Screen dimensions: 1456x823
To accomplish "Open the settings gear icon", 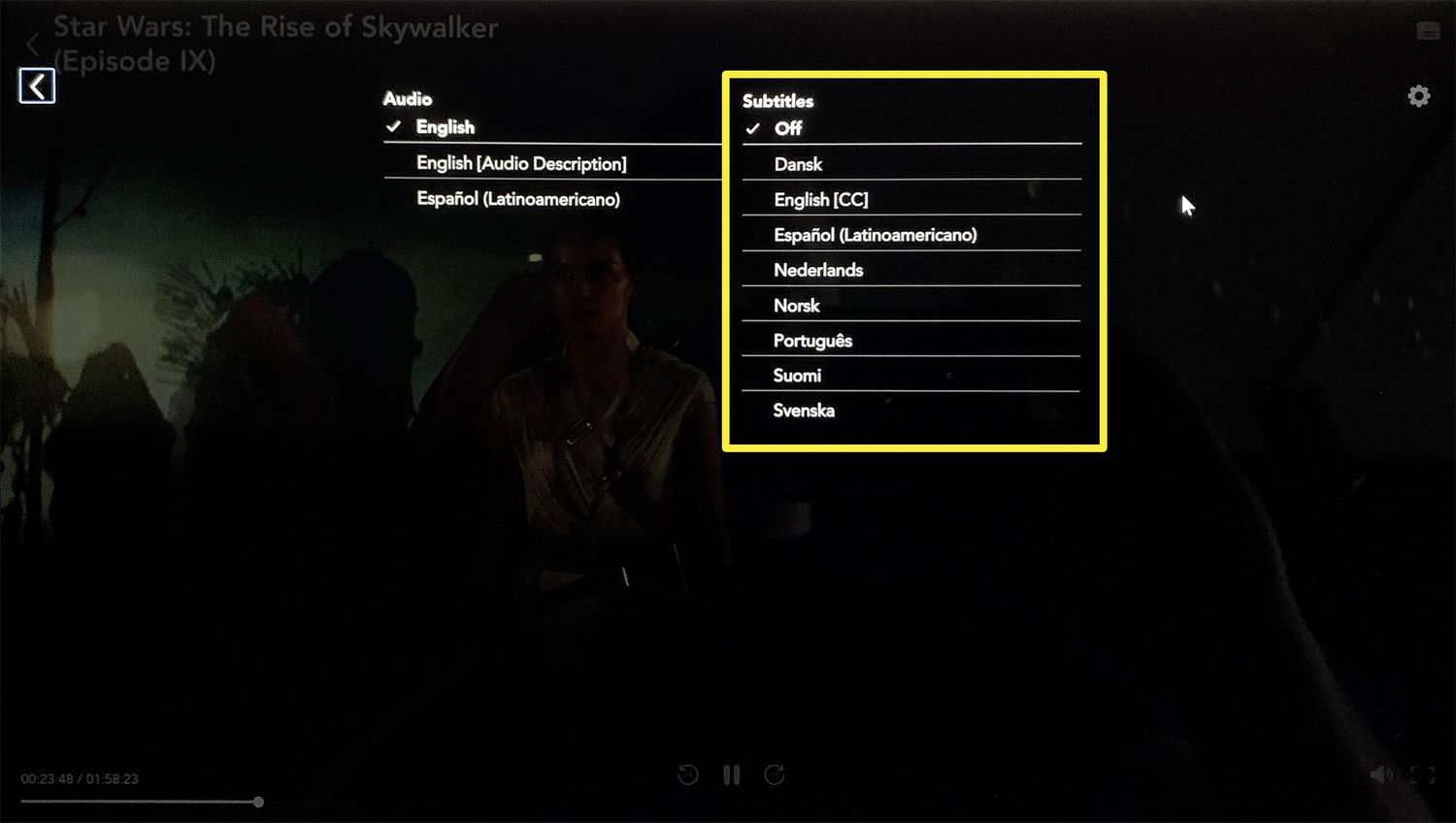I will coord(1418,95).
